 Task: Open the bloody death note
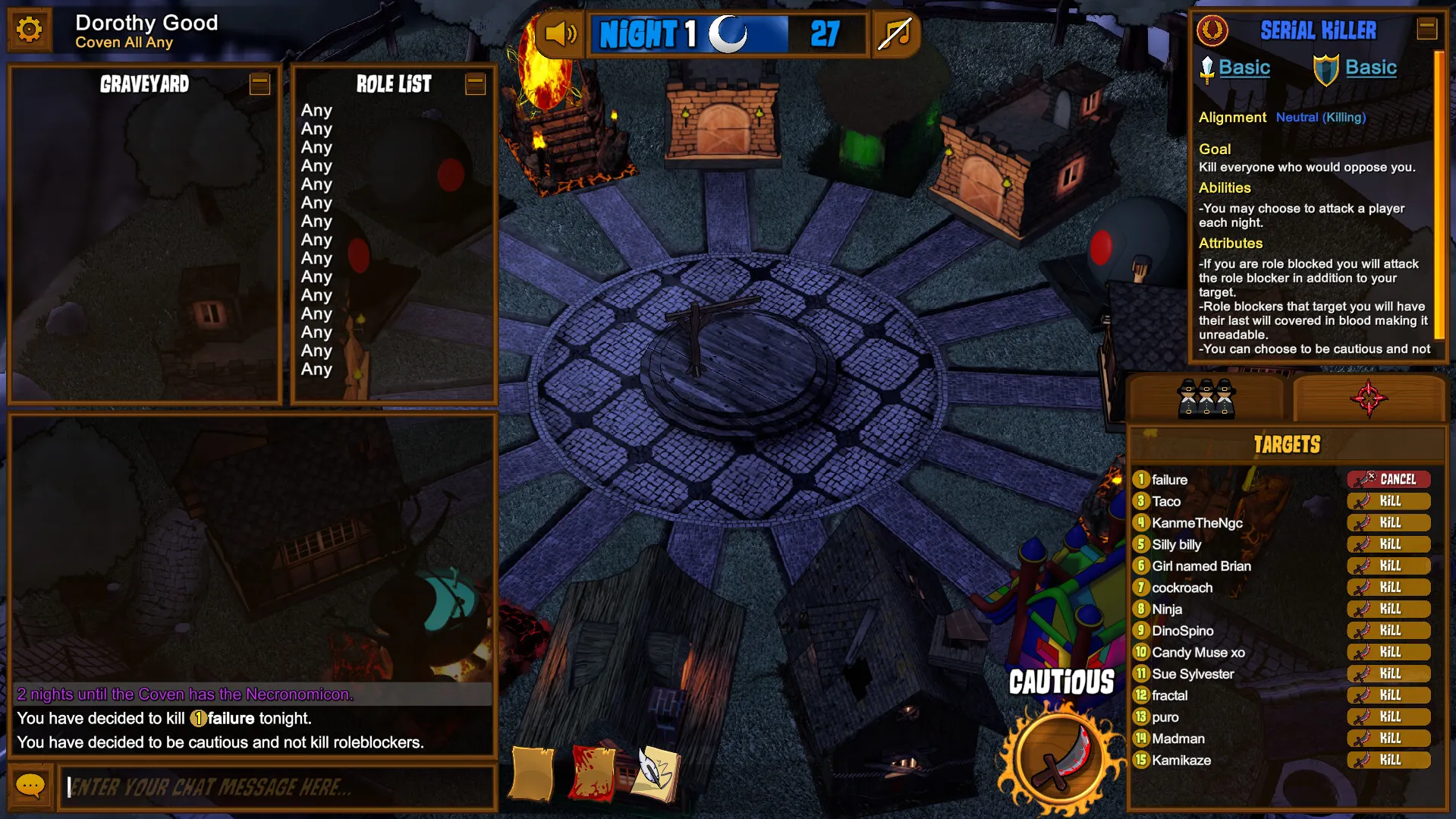click(592, 773)
